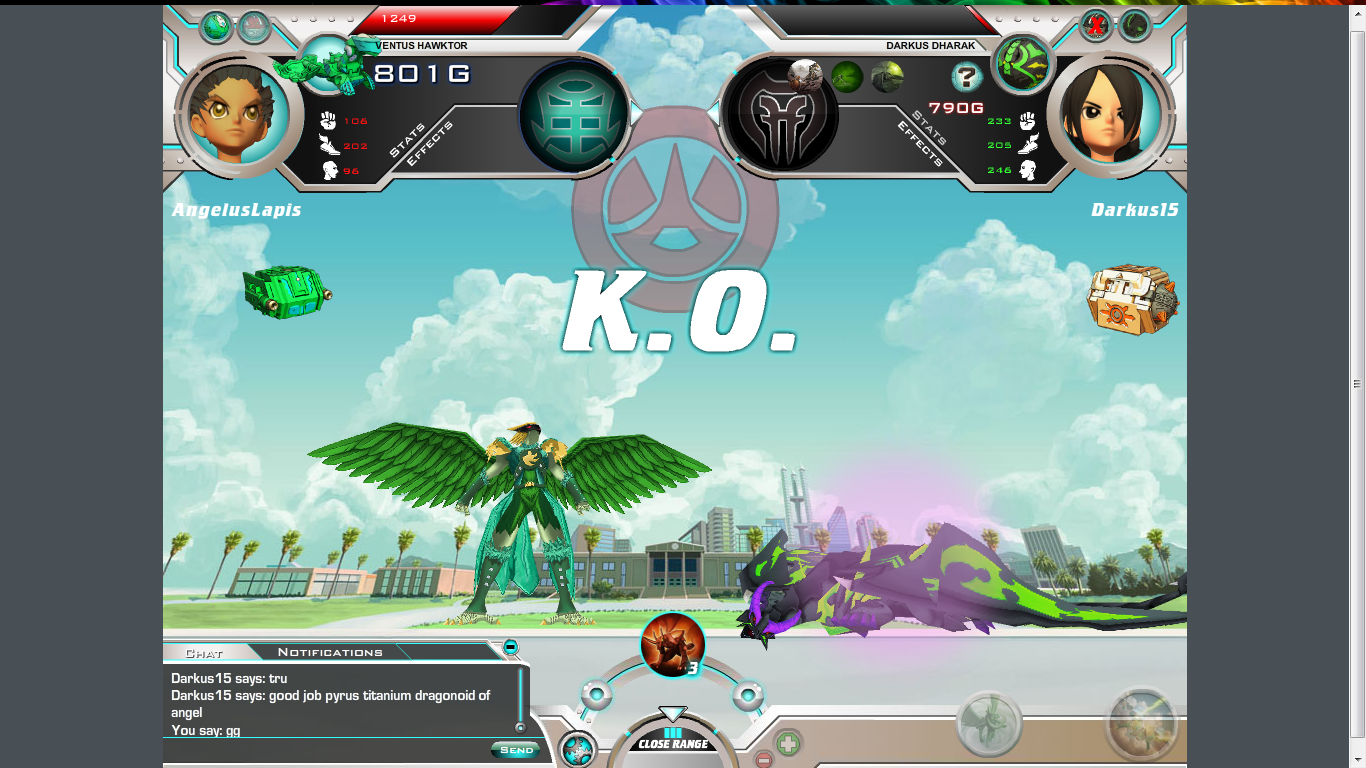This screenshot has width=1366, height=768.
Task: Choose the green winged ability at bottom right
Action: 989,724
